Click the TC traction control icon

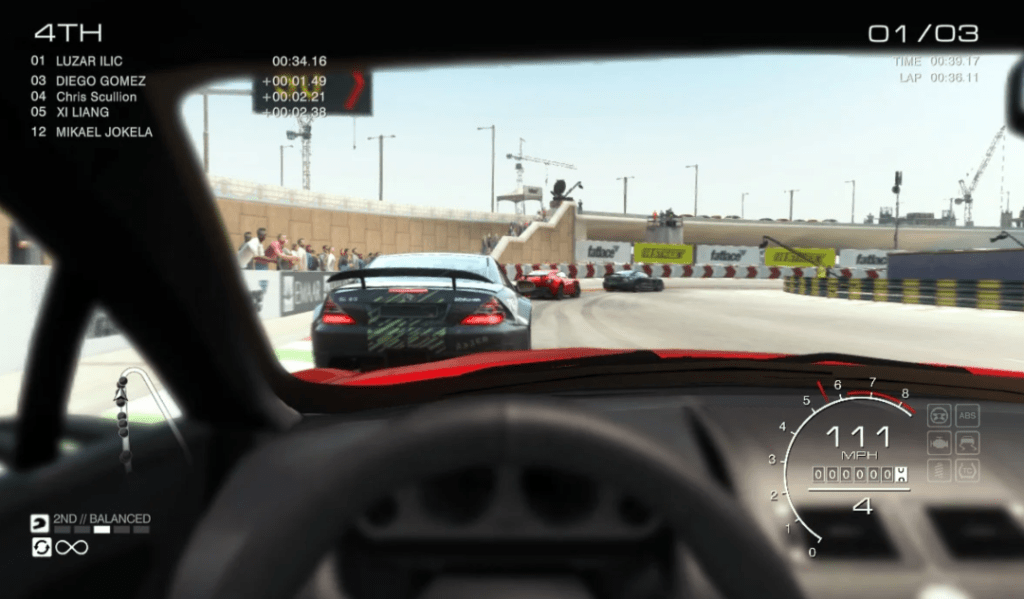point(966,469)
